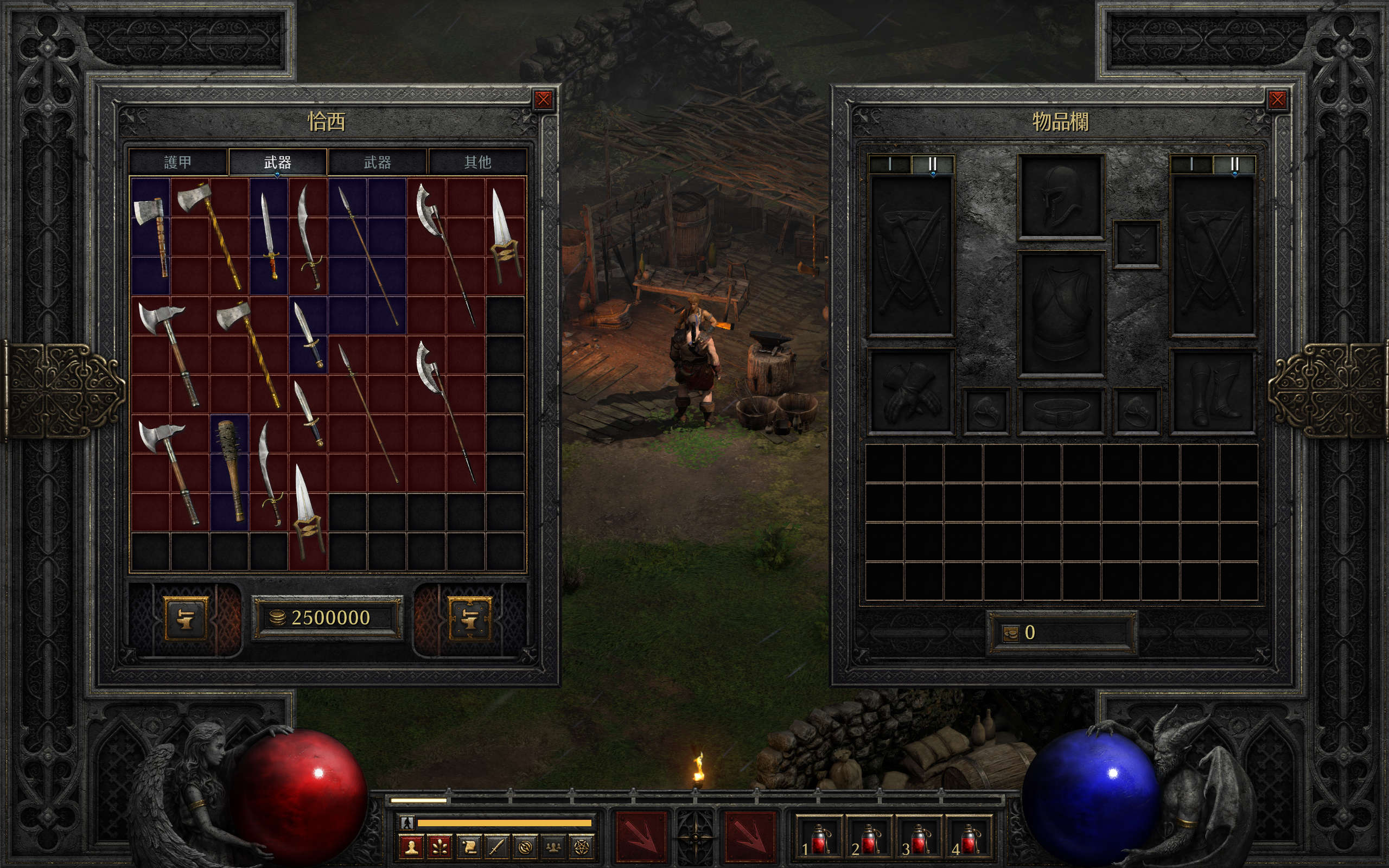Click the plain hammer-and-anvil repair button
This screenshot has width=1389, height=868.
(186, 618)
